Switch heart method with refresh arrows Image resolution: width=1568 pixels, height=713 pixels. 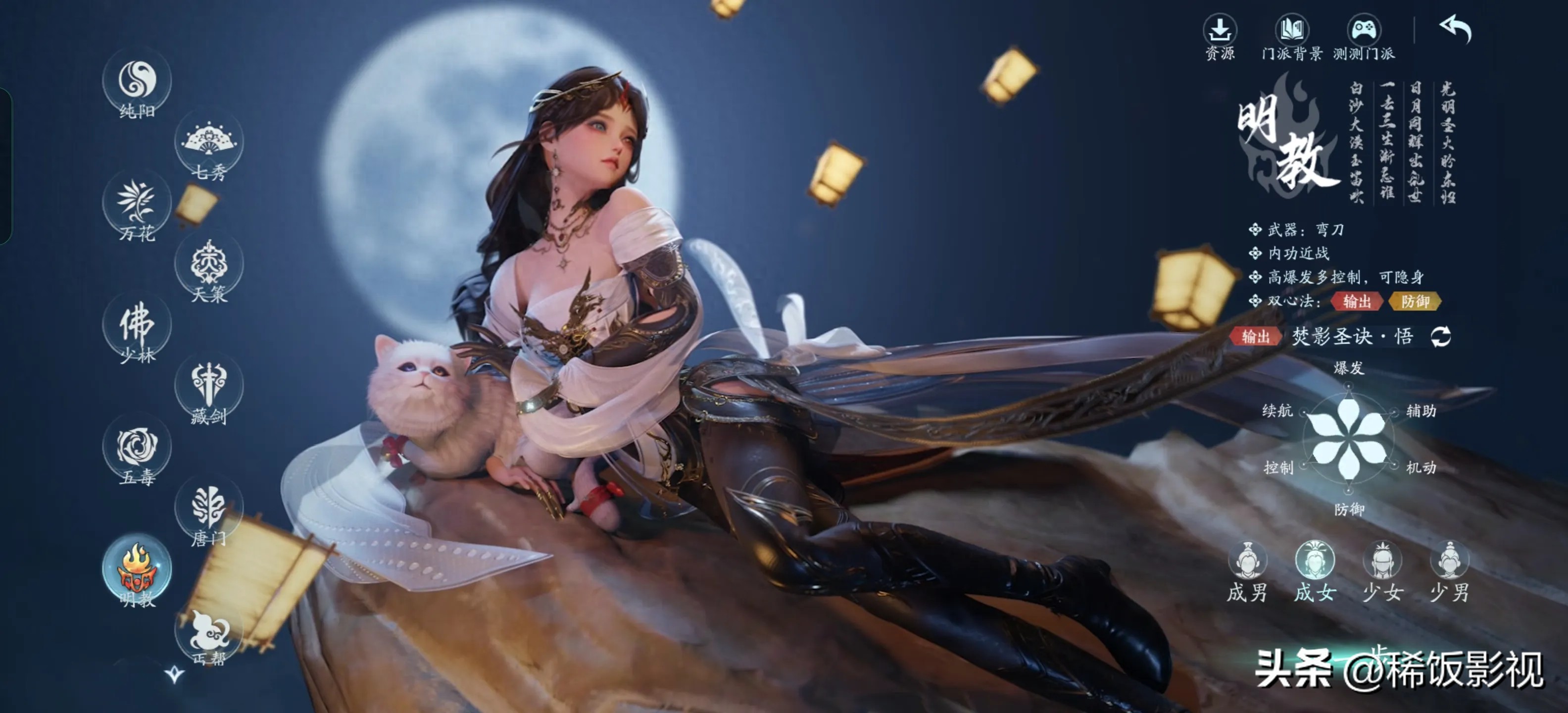point(1440,336)
